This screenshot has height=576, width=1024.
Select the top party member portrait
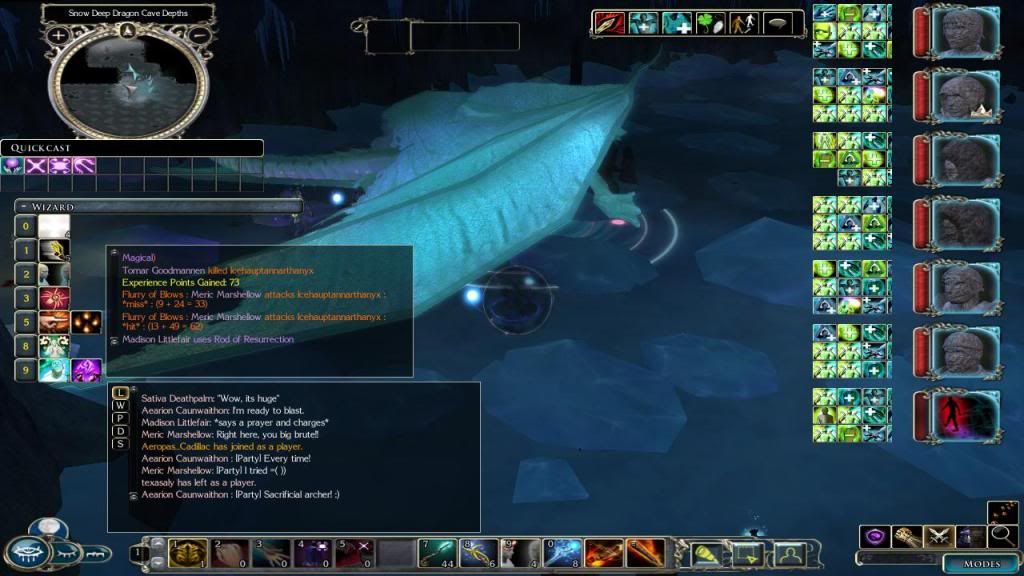963,32
